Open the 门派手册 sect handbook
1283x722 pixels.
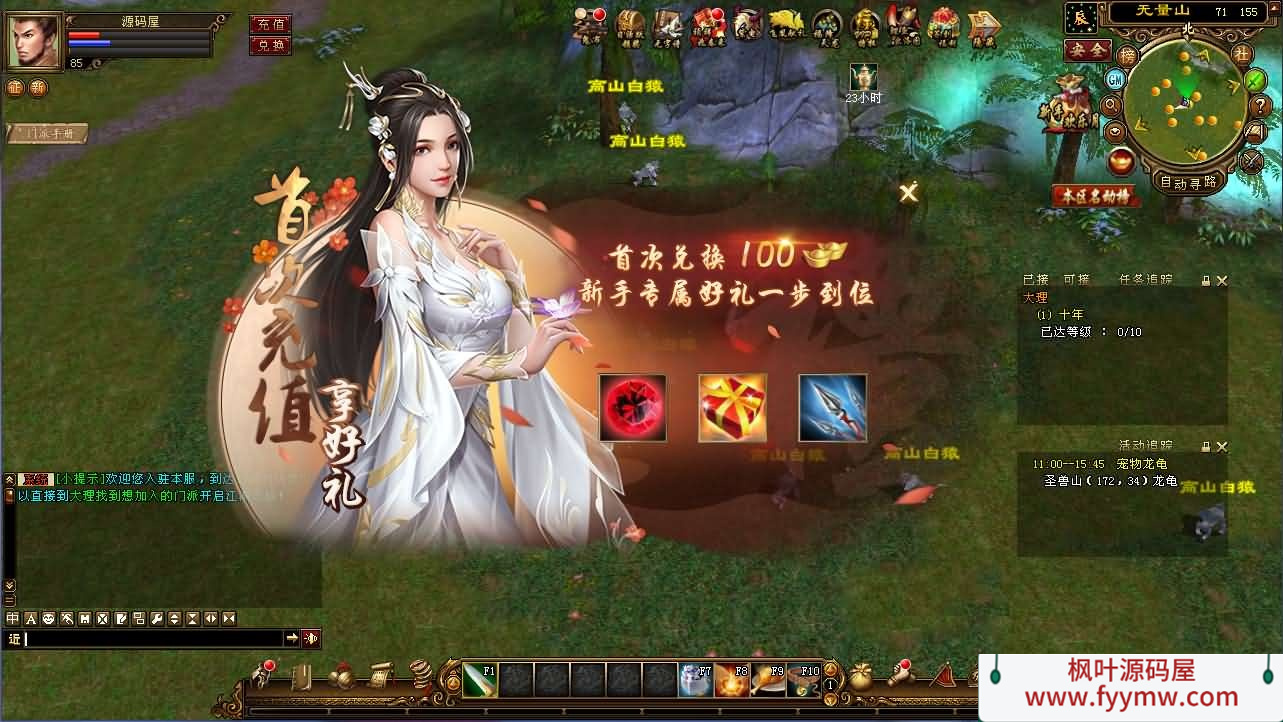[x=47, y=133]
